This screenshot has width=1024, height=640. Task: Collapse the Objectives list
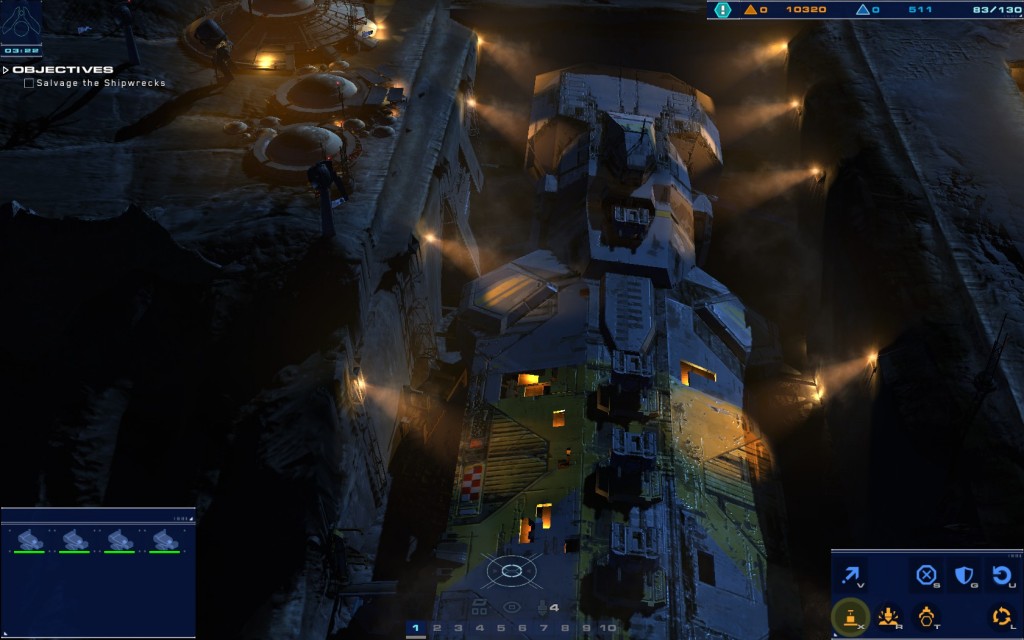point(6,70)
